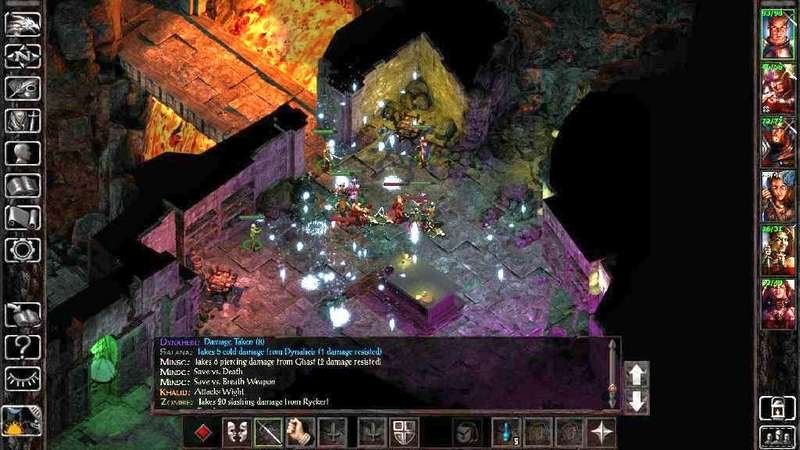Choose the sword quick weapon slot
Screen dimensions: 800x450
click(270, 431)
